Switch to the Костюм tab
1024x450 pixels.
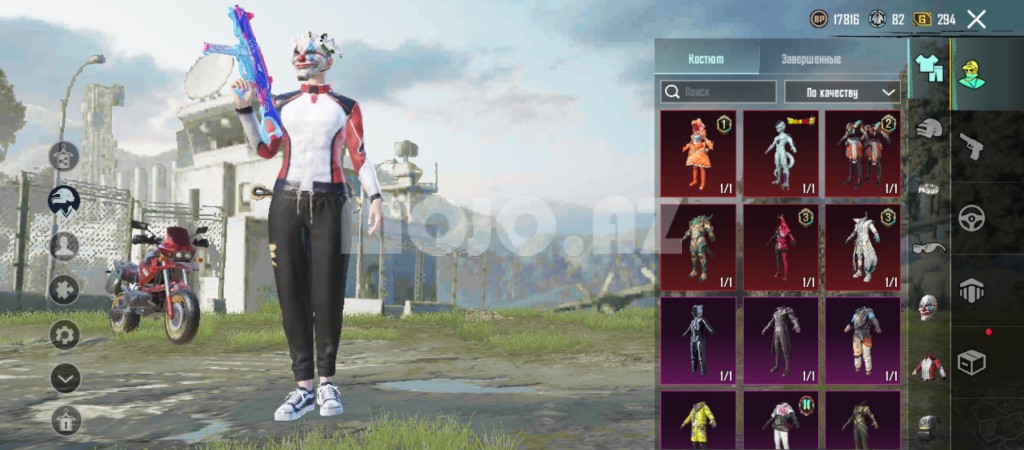pos(706,60)
